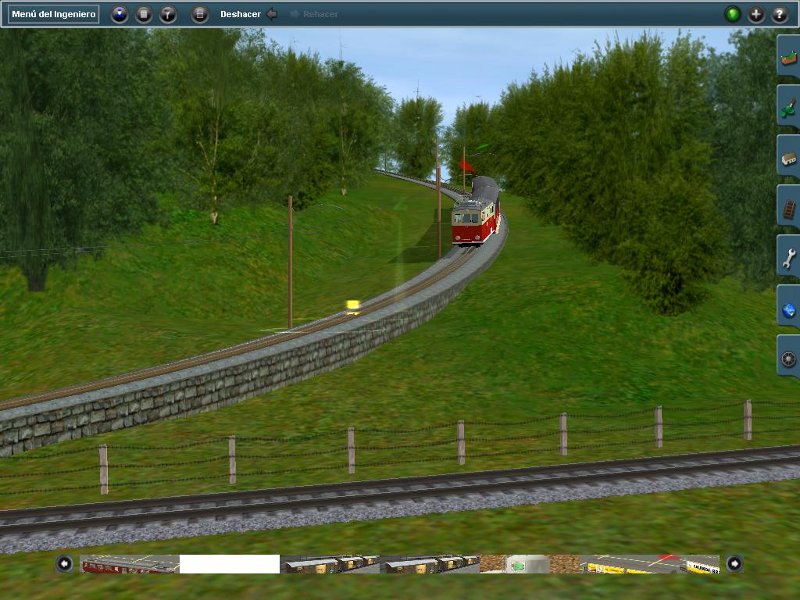The width and height of the screenshot is (800, 600).
Task: Open help with the question mark button
Action: click(x=780, y=14)
